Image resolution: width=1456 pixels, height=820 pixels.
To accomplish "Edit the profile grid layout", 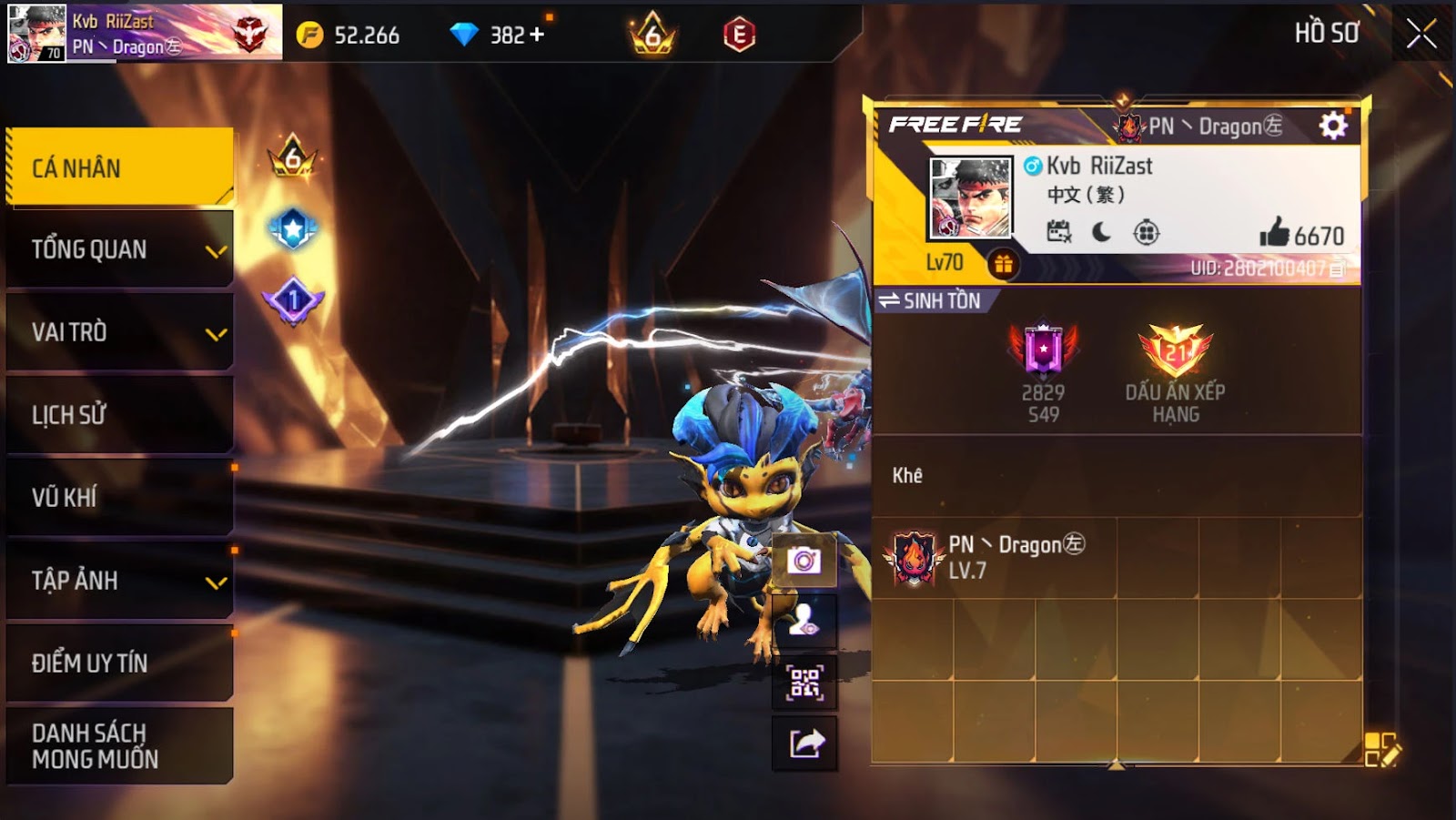I will click(1381, 750).
